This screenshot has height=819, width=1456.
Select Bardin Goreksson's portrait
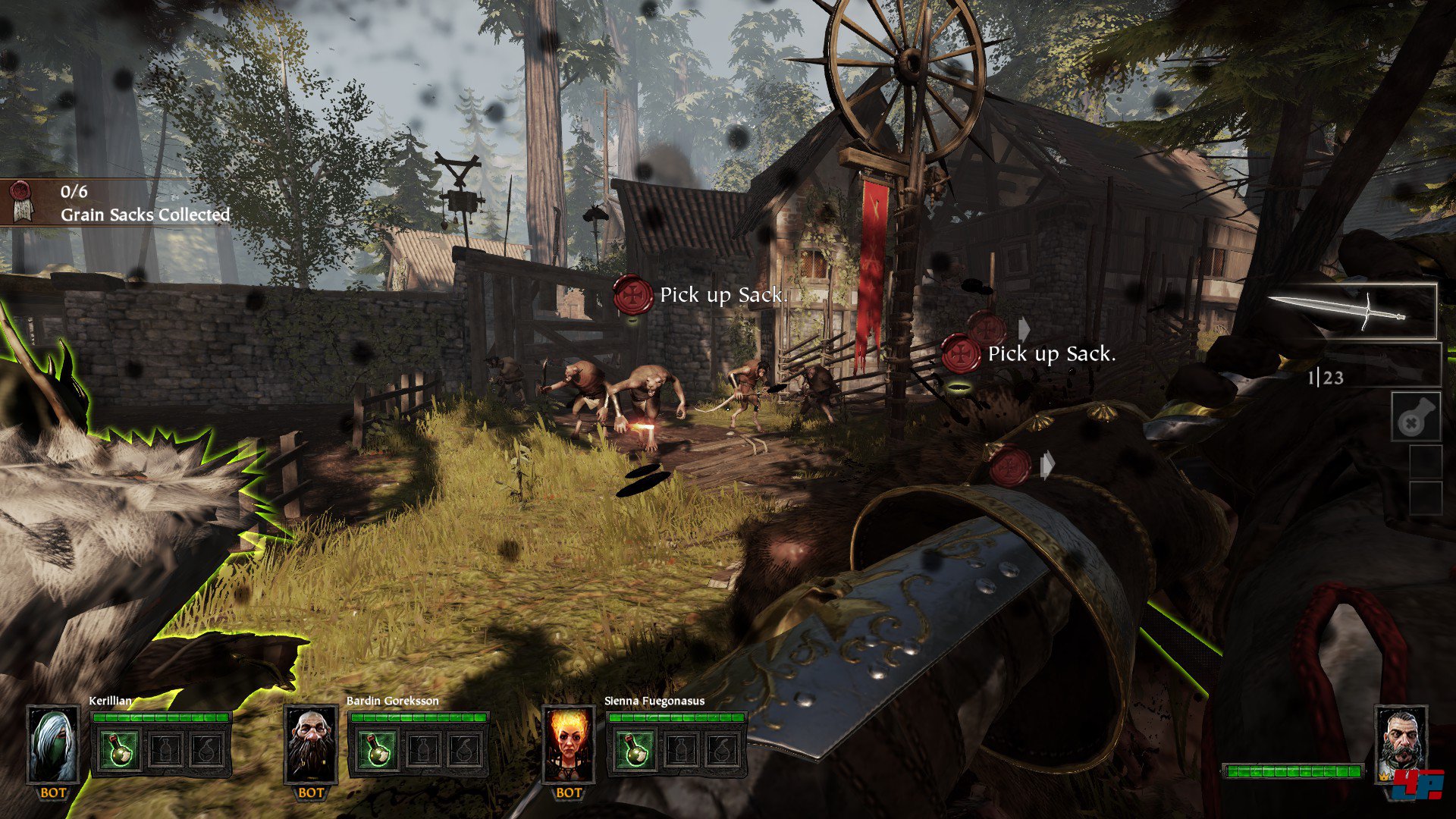pos(311,745)
